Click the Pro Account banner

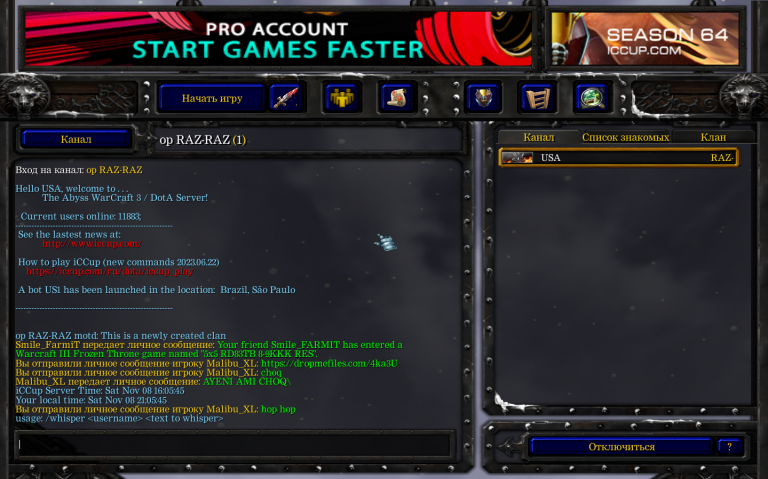tap(278, 39)
